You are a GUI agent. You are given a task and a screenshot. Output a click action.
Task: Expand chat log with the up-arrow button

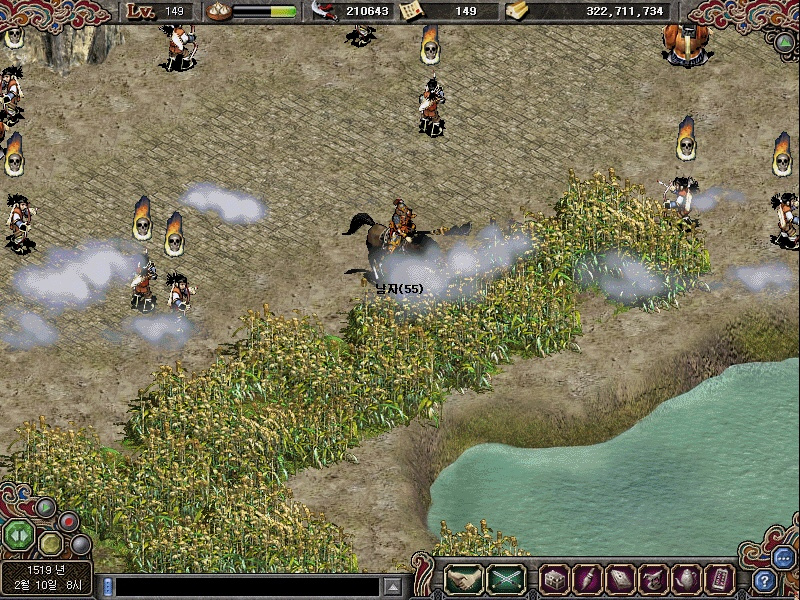[394, 586]
